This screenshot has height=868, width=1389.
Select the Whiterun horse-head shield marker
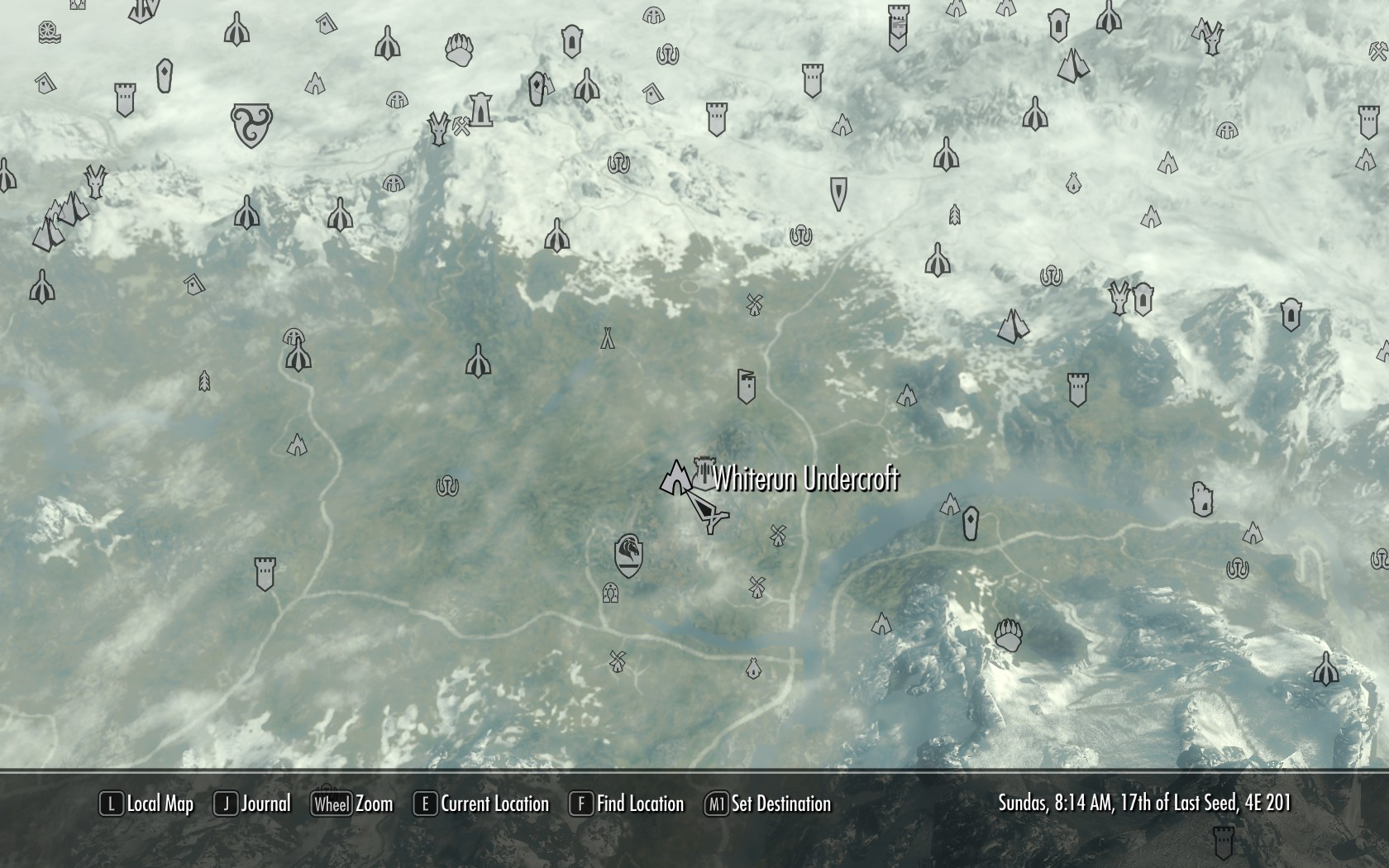coord(629,554)
